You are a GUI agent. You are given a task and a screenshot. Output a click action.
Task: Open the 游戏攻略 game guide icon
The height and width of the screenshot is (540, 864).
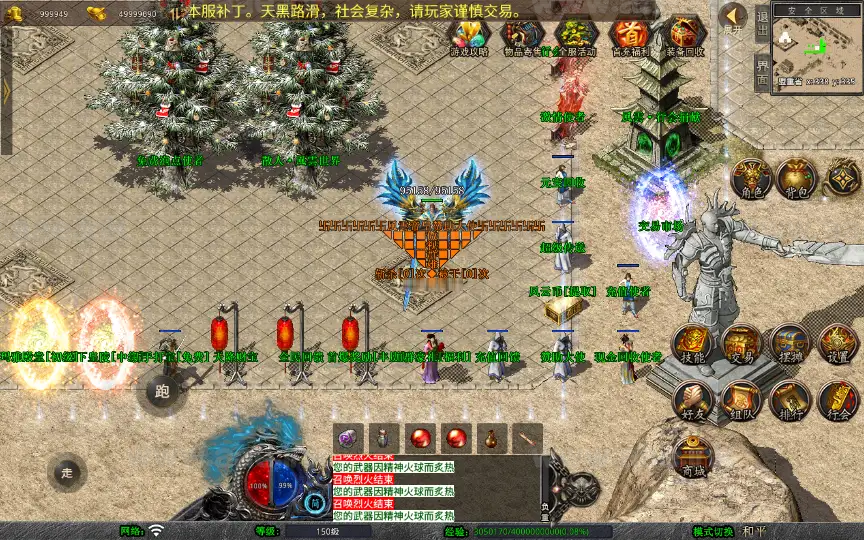[x=470, y=37]
